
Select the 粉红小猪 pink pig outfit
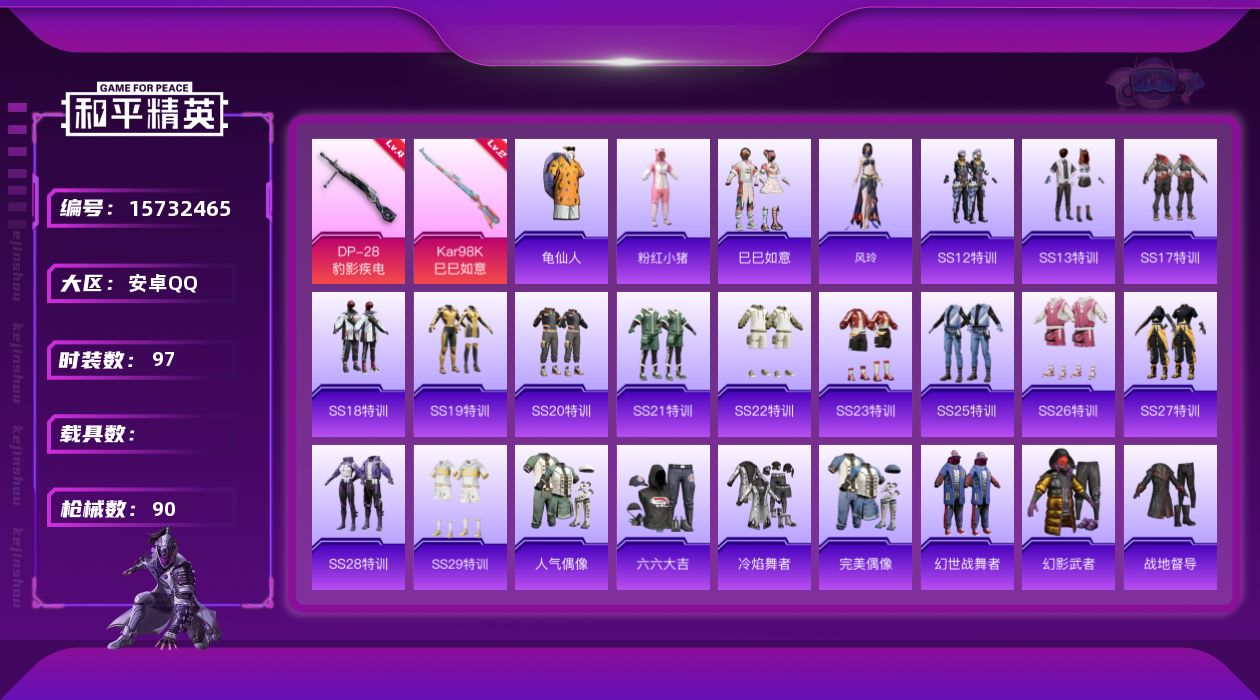(x=663, y=210)
